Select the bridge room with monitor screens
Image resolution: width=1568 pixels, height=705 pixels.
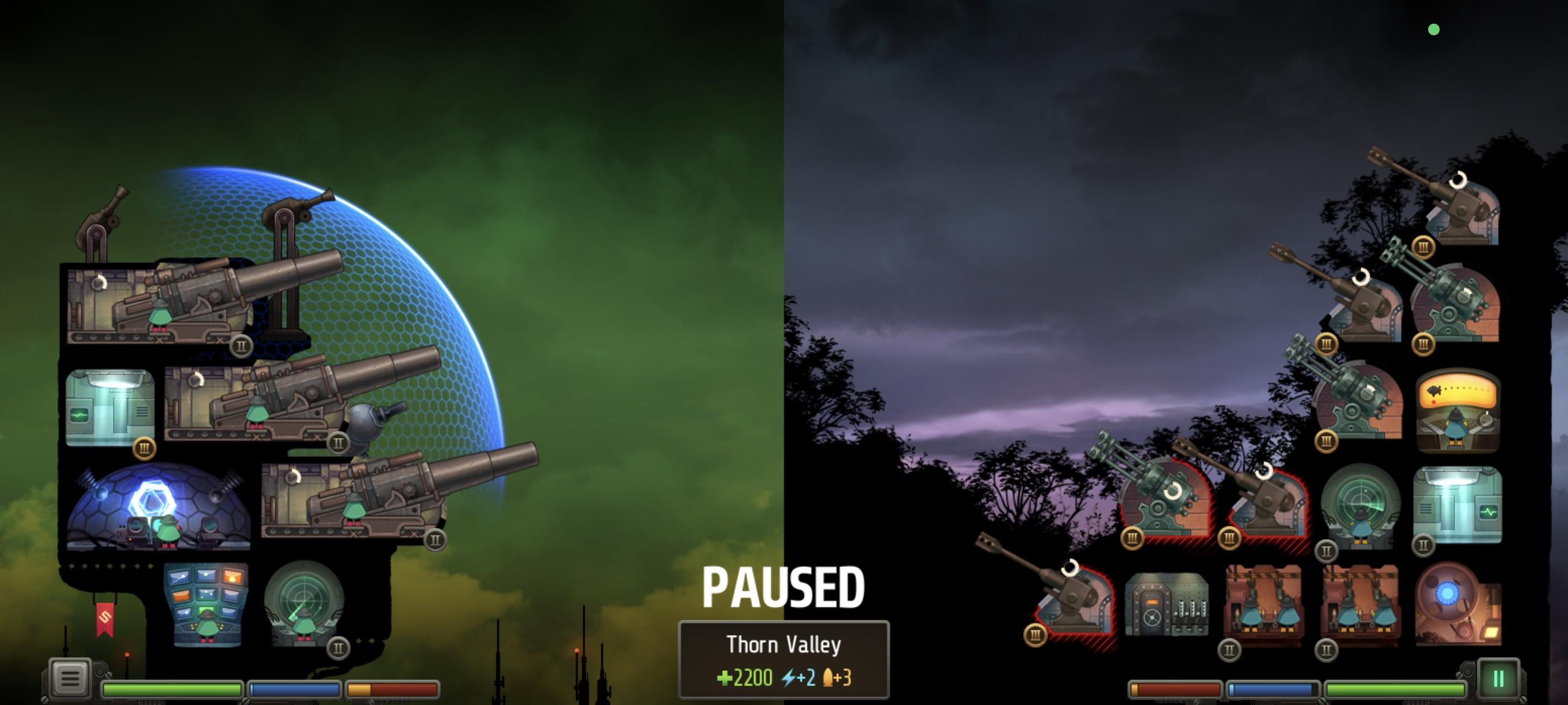[x=206, y=603]
